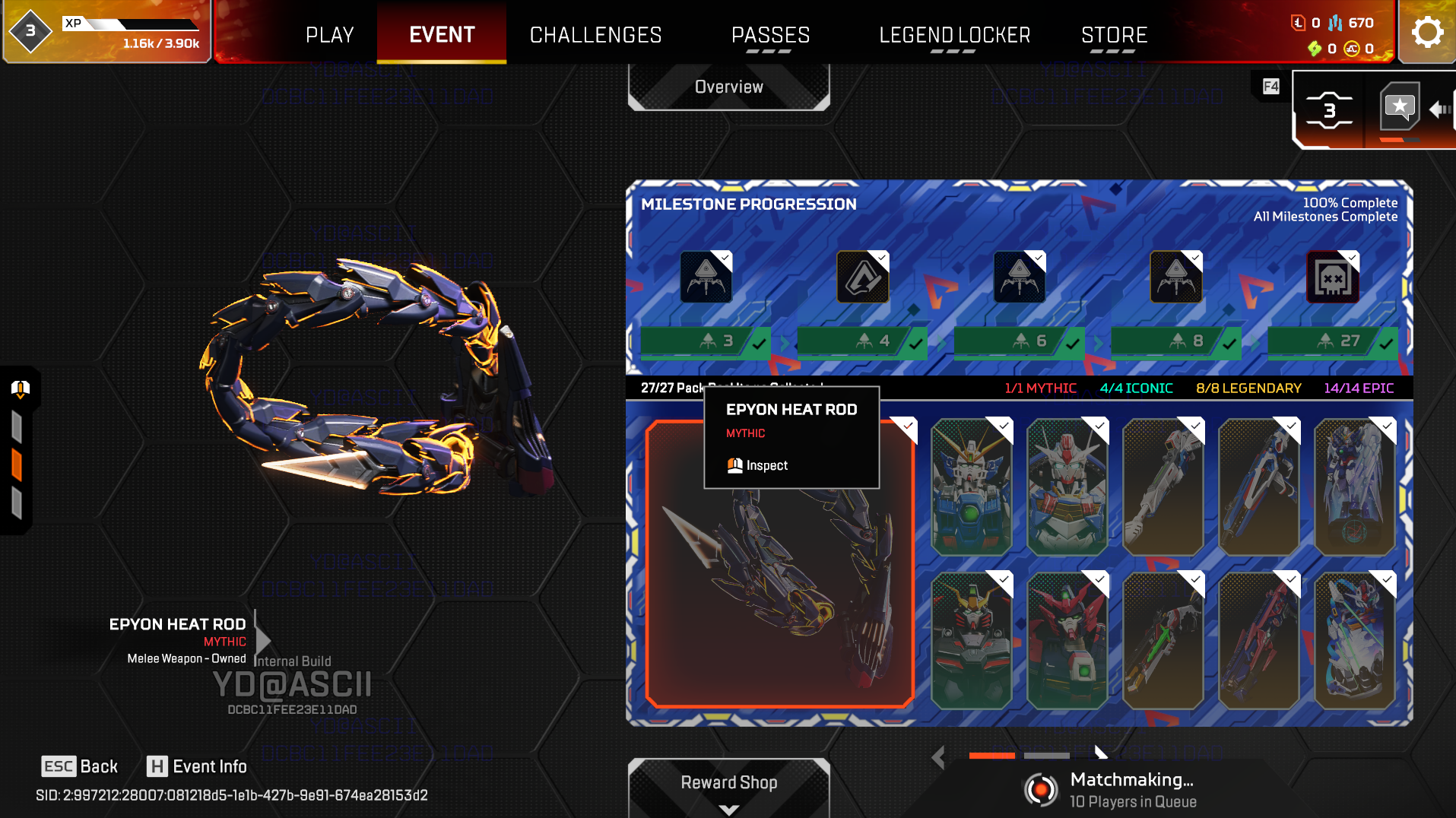This screenshot has width=1456, height=818.
Task: Switch to the CHALLENGES tab
Action: click(595, 35)
